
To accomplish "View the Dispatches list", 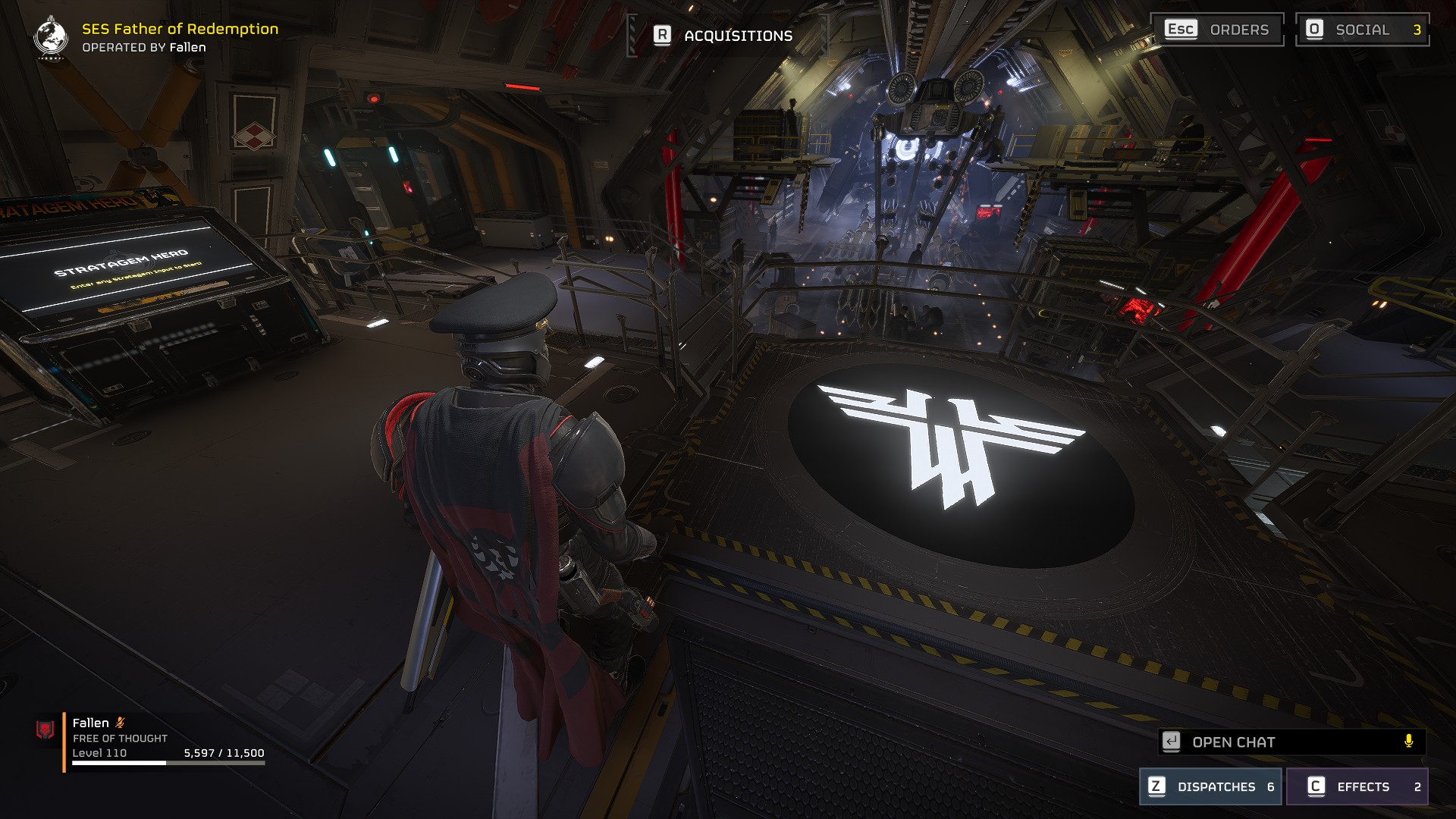I will coord(1210,786).
